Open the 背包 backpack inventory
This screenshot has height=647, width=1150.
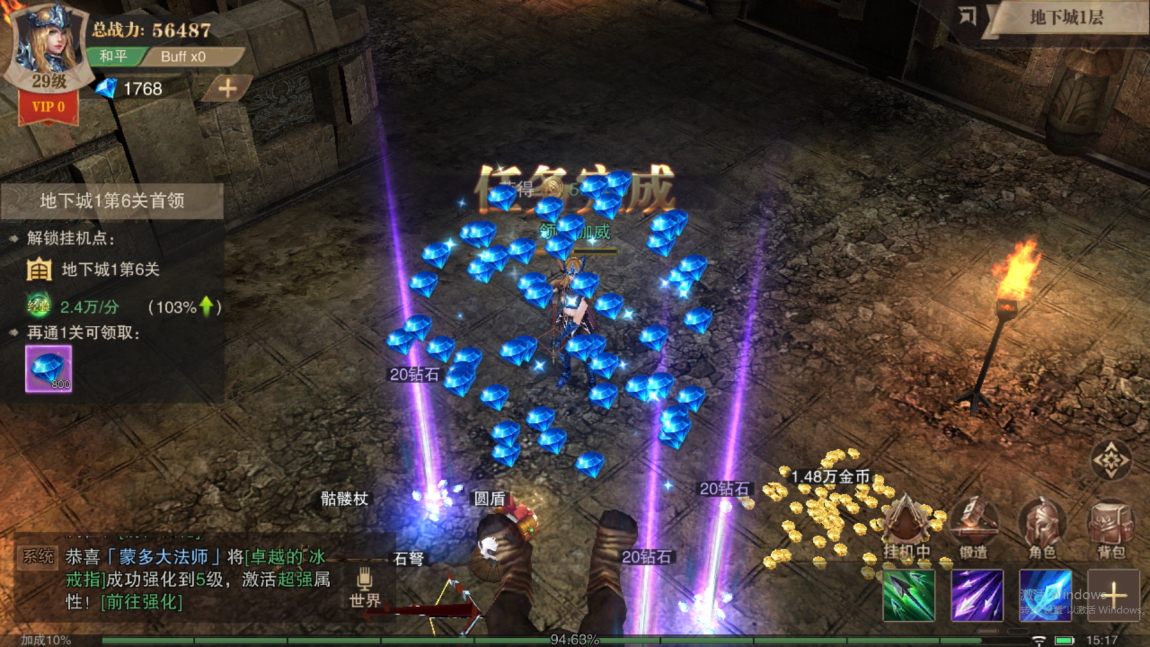point(1111,527)
